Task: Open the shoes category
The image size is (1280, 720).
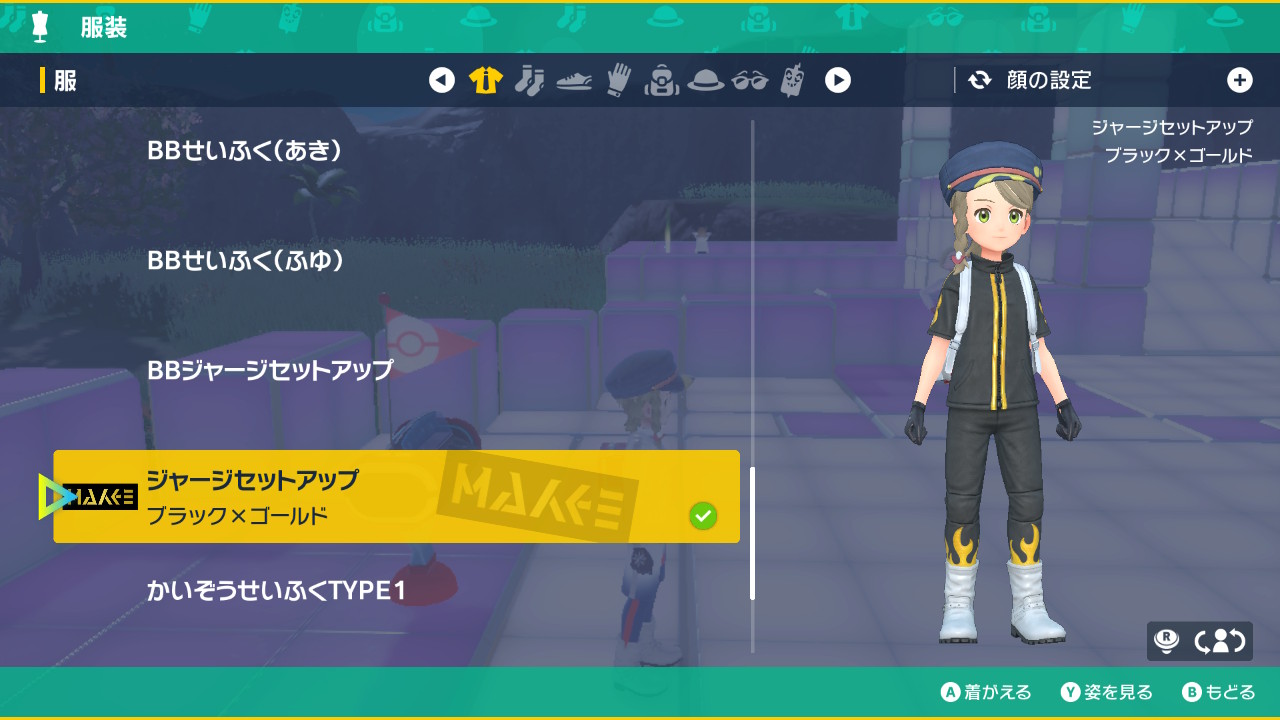Action: coord(574,81)
